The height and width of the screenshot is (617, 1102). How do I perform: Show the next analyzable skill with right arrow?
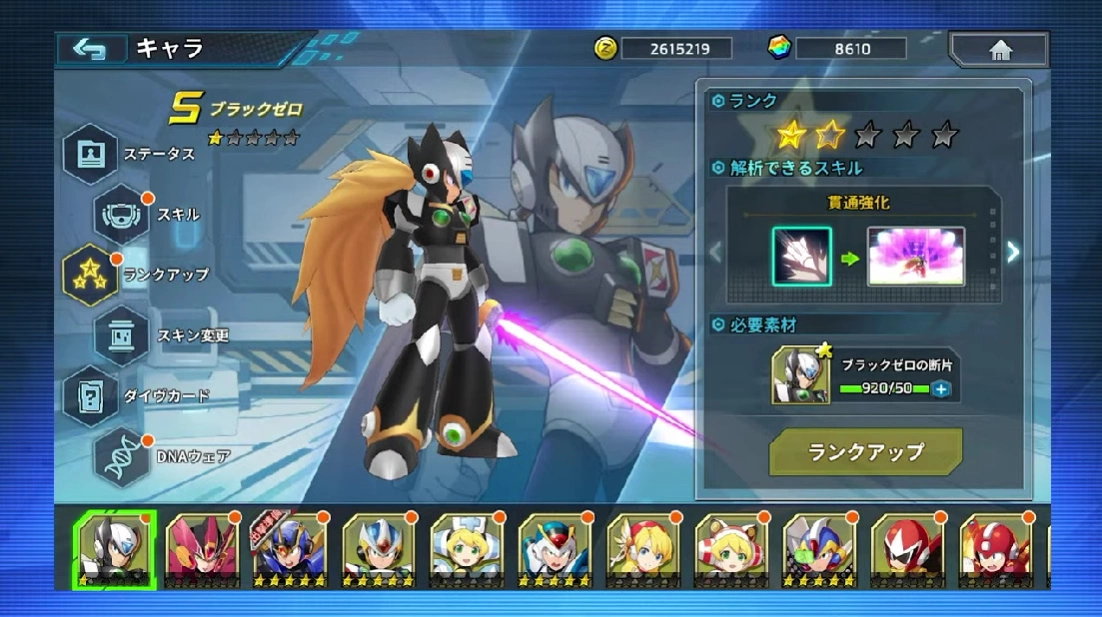[x=1013, y=252]
